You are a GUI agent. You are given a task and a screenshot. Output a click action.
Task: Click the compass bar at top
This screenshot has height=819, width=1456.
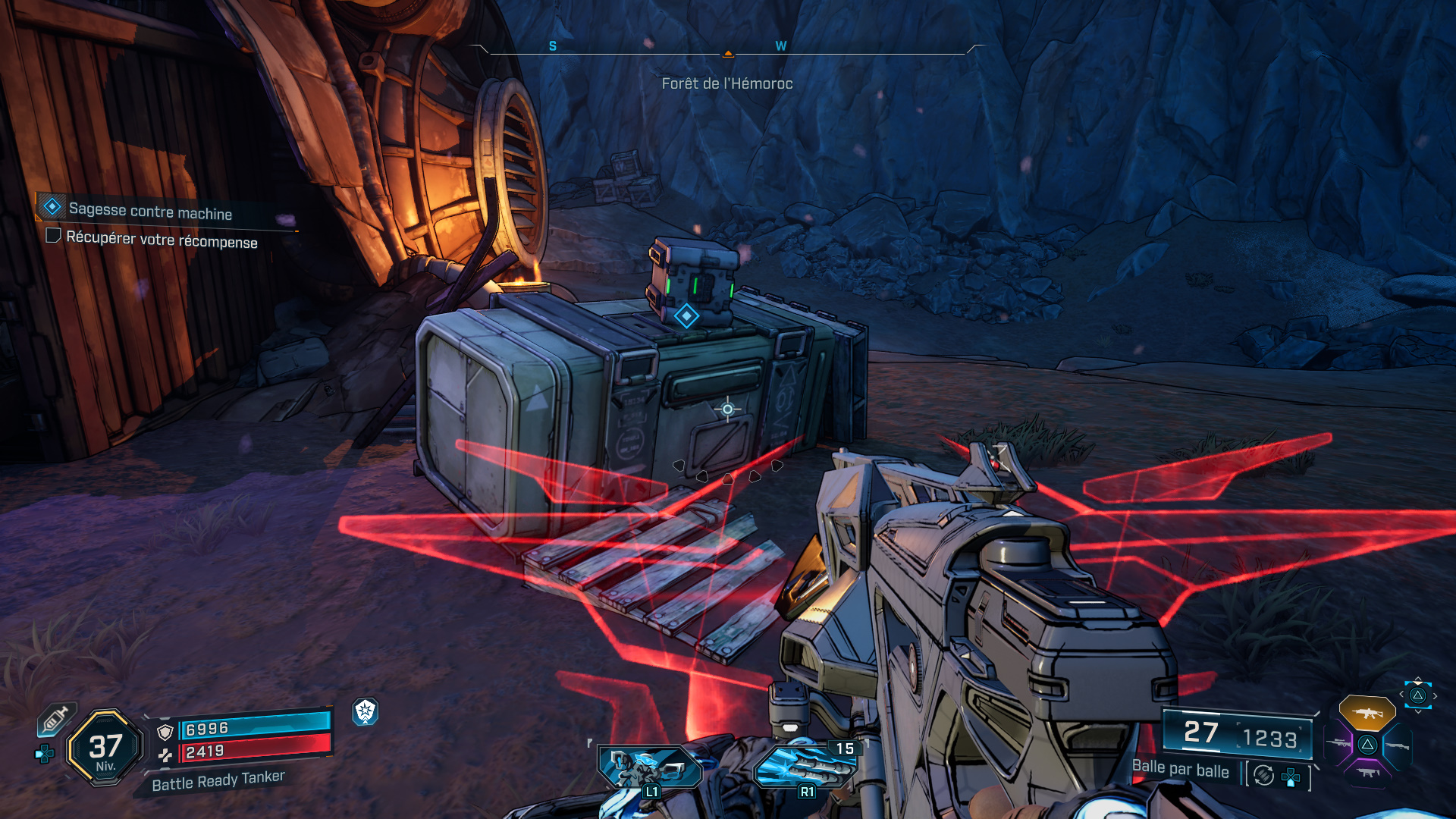click(727, 50)
